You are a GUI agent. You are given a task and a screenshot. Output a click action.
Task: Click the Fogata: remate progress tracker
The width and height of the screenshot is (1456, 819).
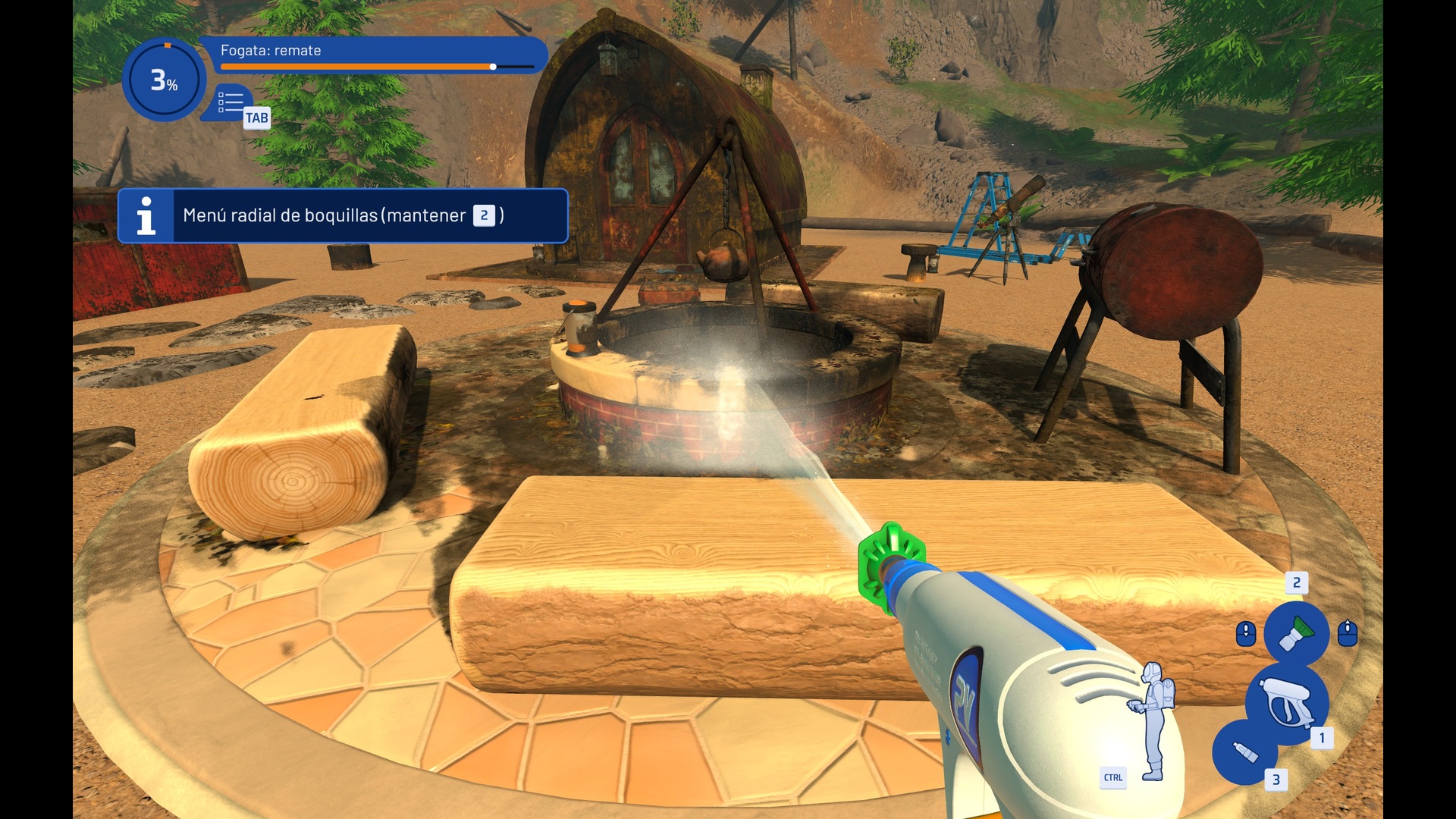[x=377, y=56]
